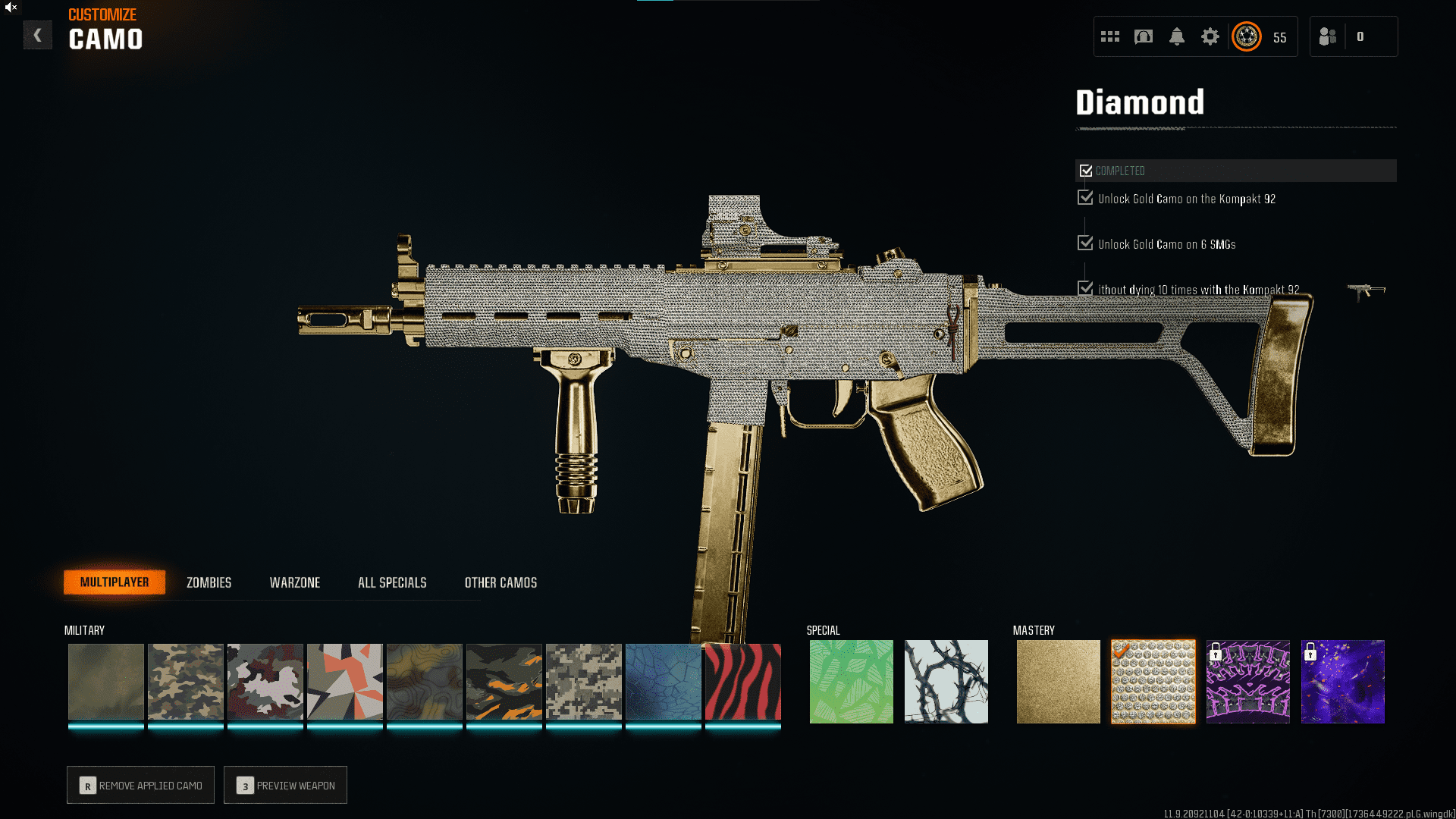Preview the weapon
This screenshot has height=819, width=1456.
(286, 785)
